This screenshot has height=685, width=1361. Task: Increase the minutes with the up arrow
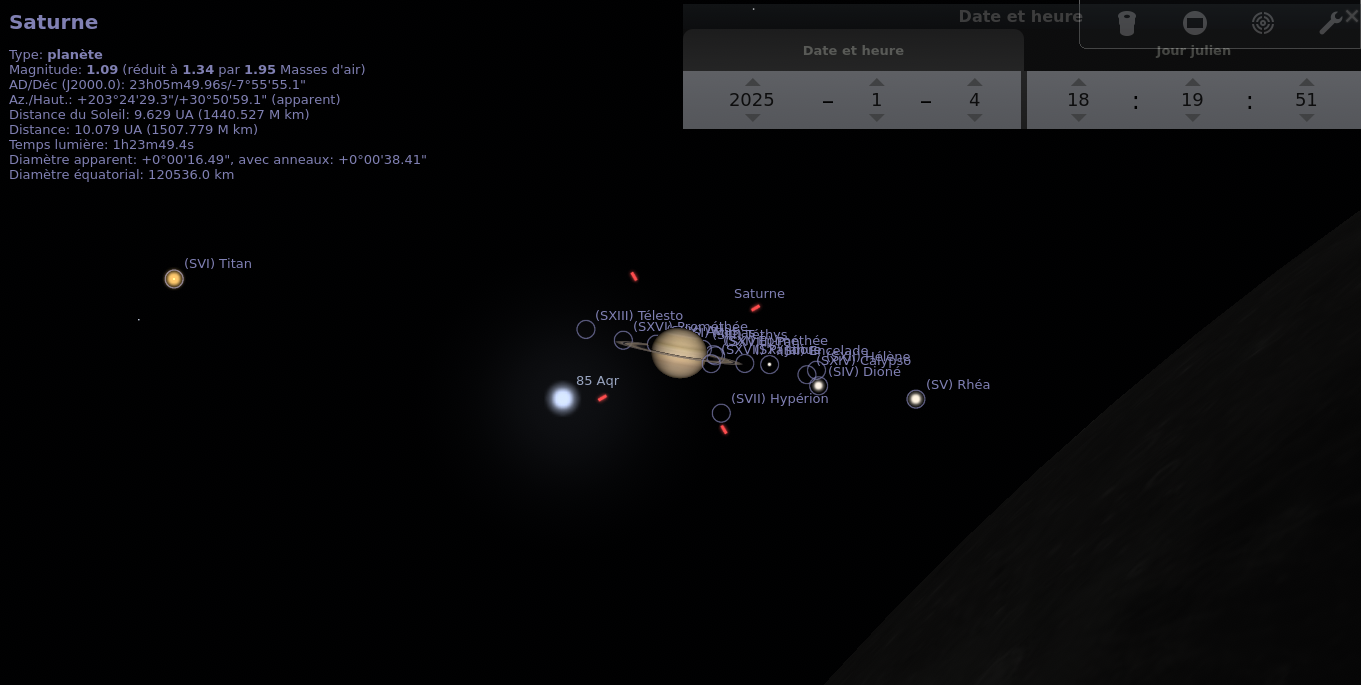click(1192, 83)
